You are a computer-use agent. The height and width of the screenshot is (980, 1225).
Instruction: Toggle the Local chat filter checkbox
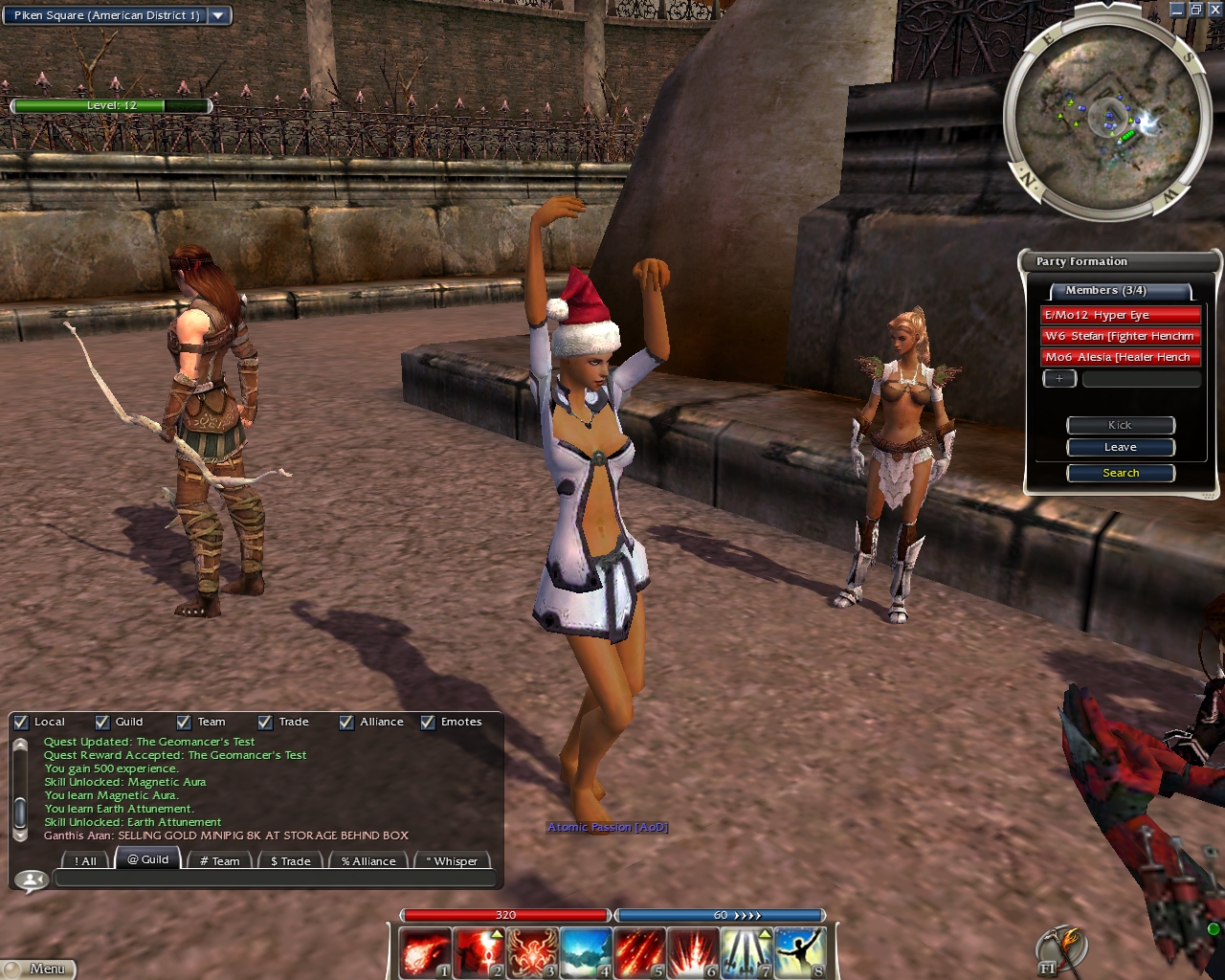(21, 723)
